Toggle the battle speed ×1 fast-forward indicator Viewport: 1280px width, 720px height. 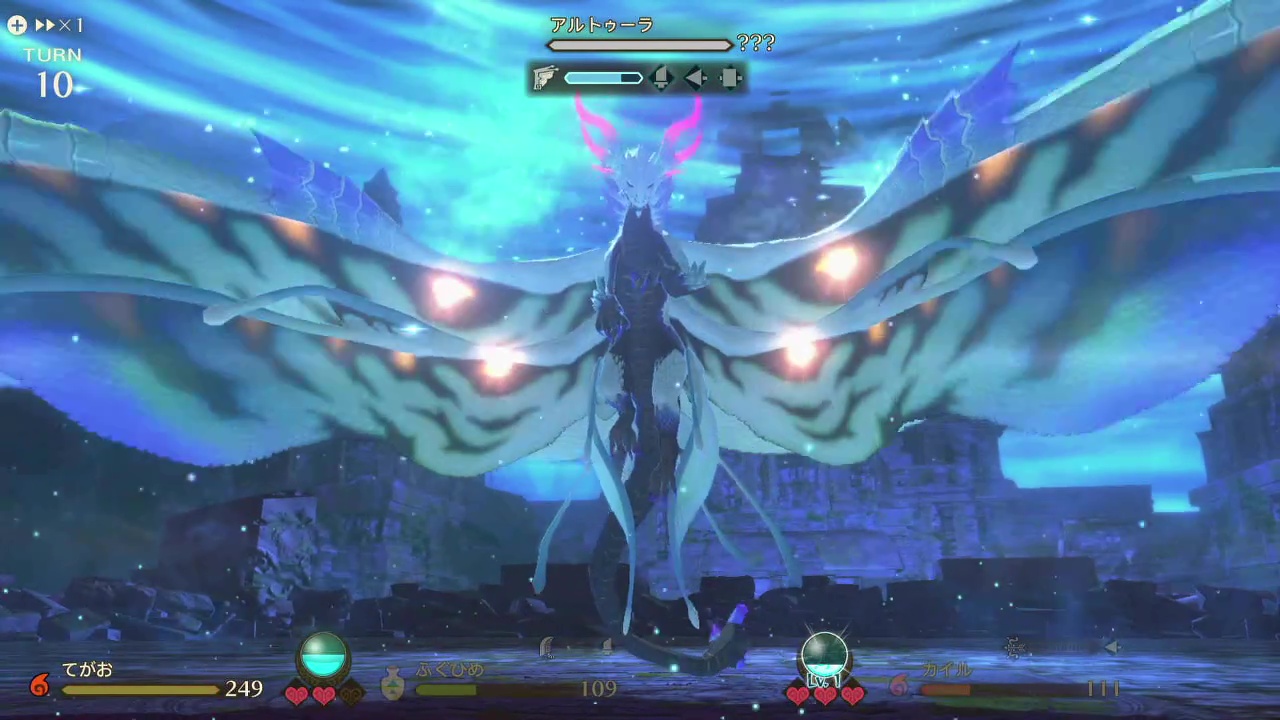(48, 25)
